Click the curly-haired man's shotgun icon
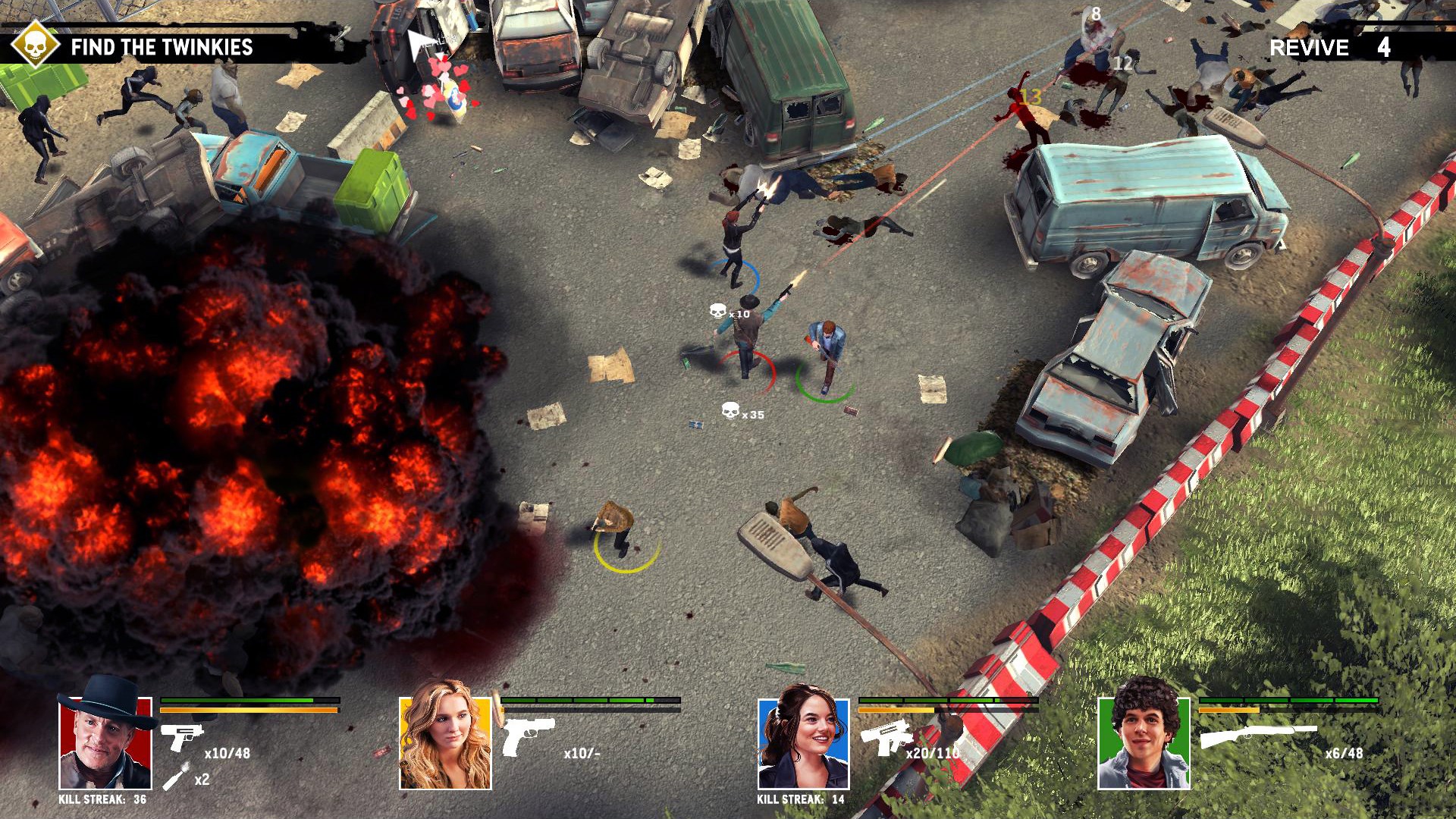This screenshot has height=819, width=1456. 1257,736
